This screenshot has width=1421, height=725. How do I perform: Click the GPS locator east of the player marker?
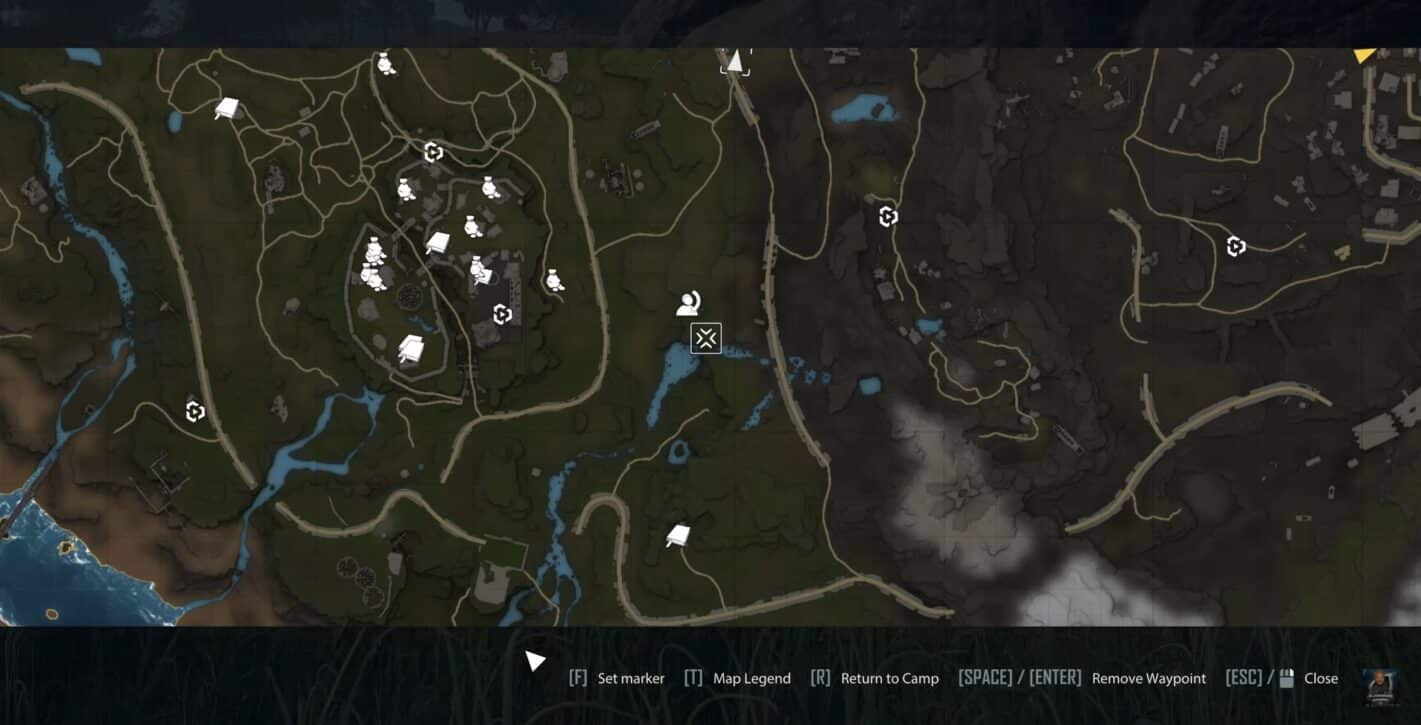[x=886, y=215]
